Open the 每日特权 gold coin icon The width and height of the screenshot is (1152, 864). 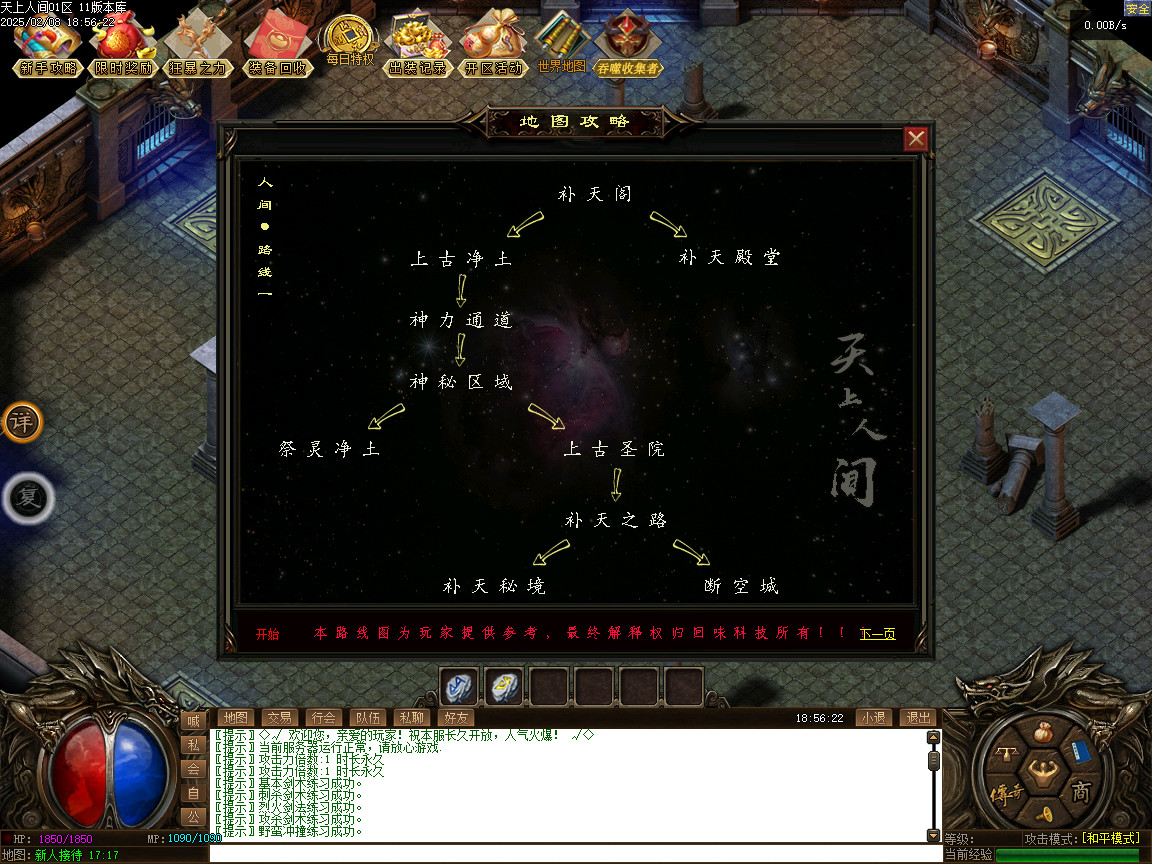click(x=349, y=42)
